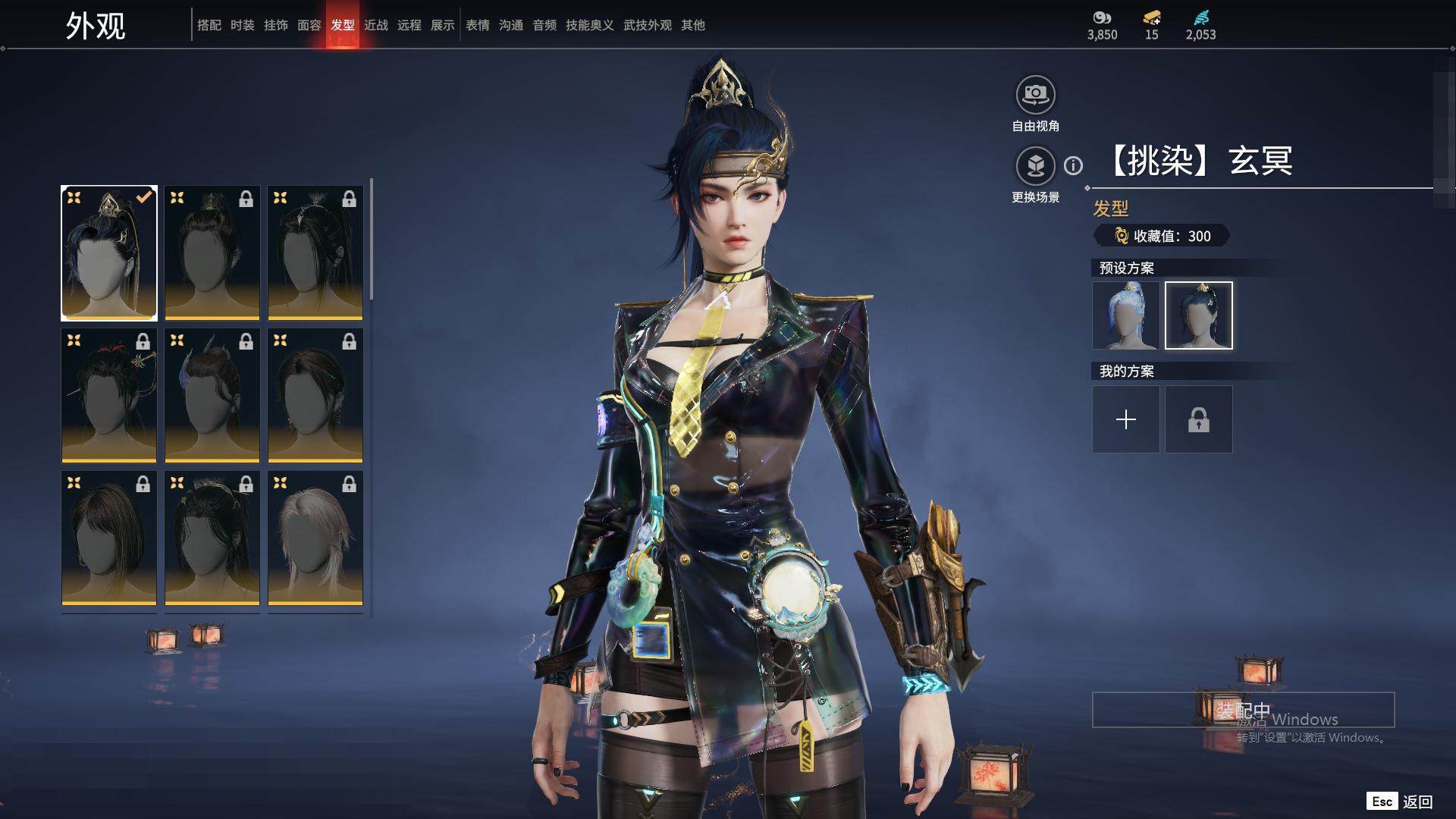Activate the 更换场景 scene button
1456x819 pixels.
click(1035, 166)
